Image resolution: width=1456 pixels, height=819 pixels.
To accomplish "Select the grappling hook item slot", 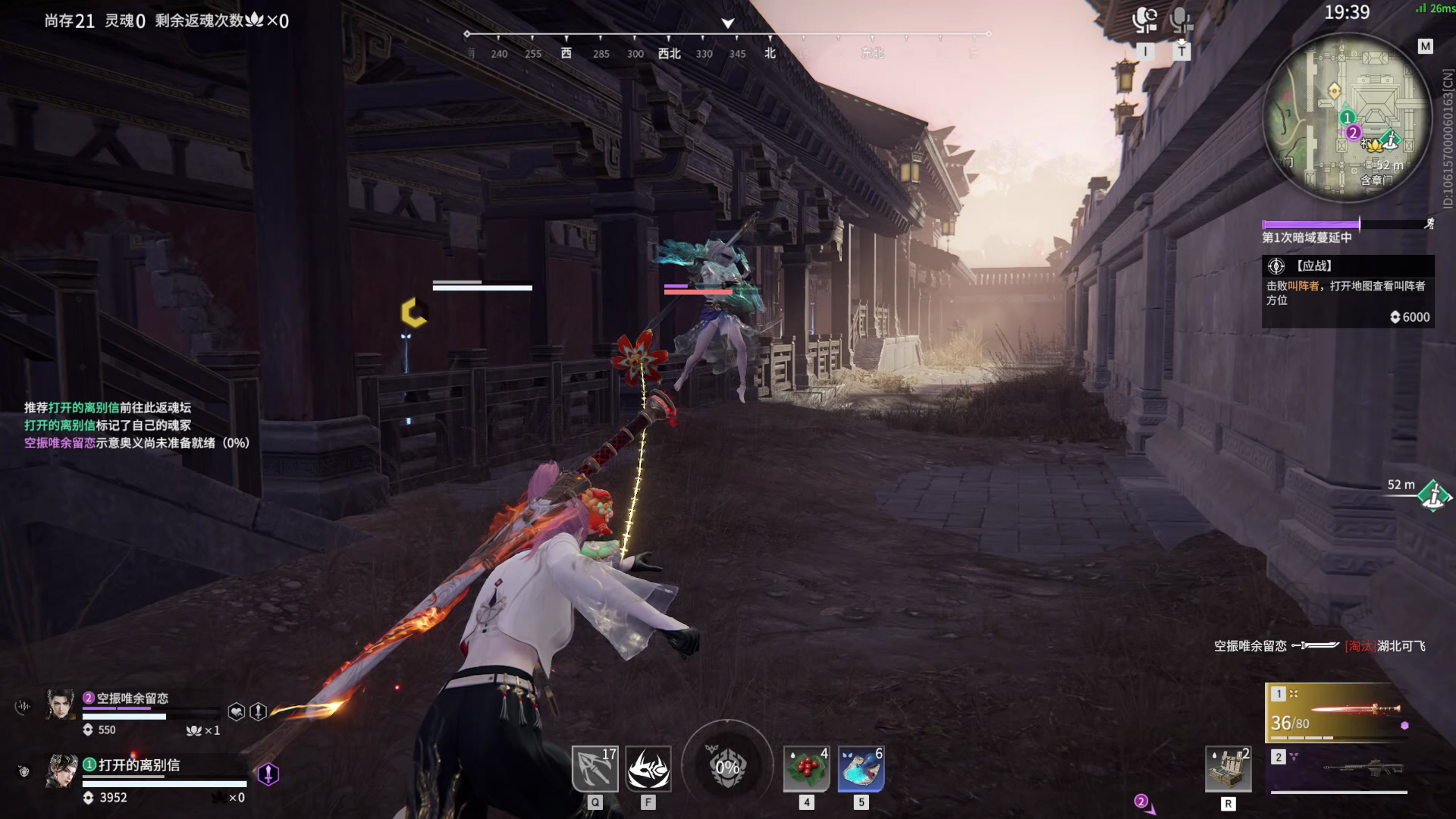I will (595, 768).
